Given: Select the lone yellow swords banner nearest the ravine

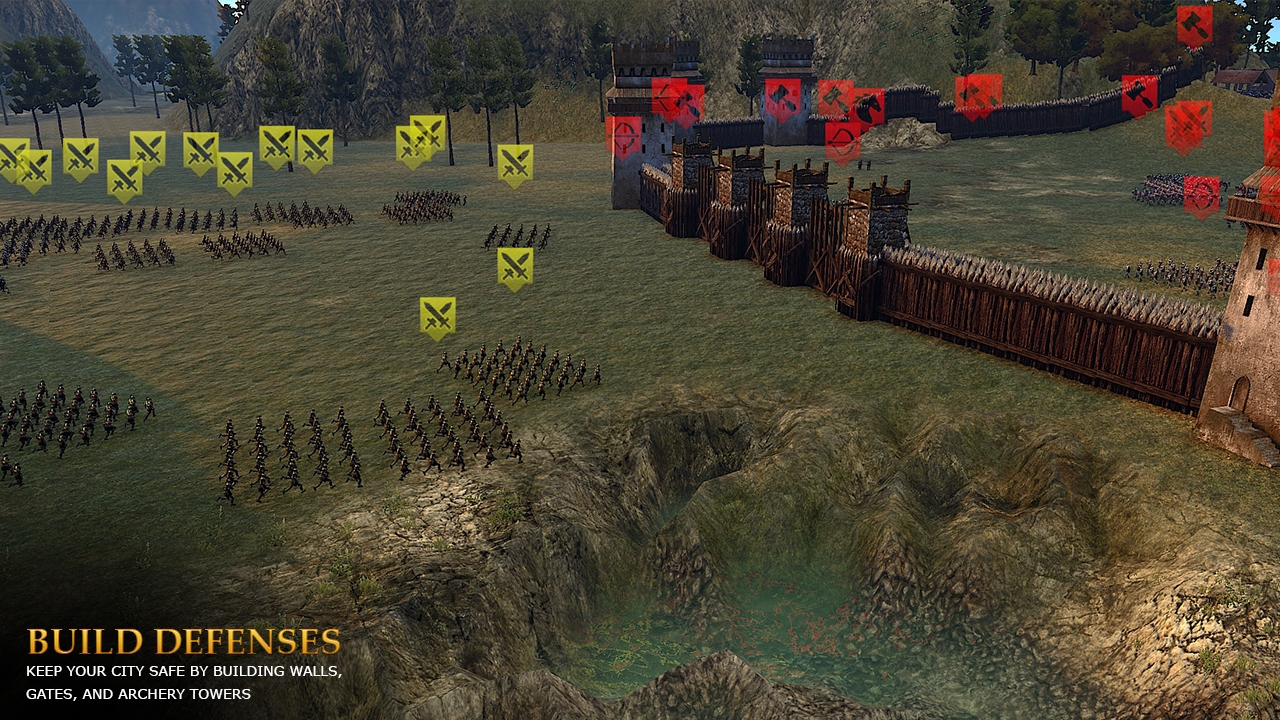Looking at the screenshot, I should [x=437, y=310].
